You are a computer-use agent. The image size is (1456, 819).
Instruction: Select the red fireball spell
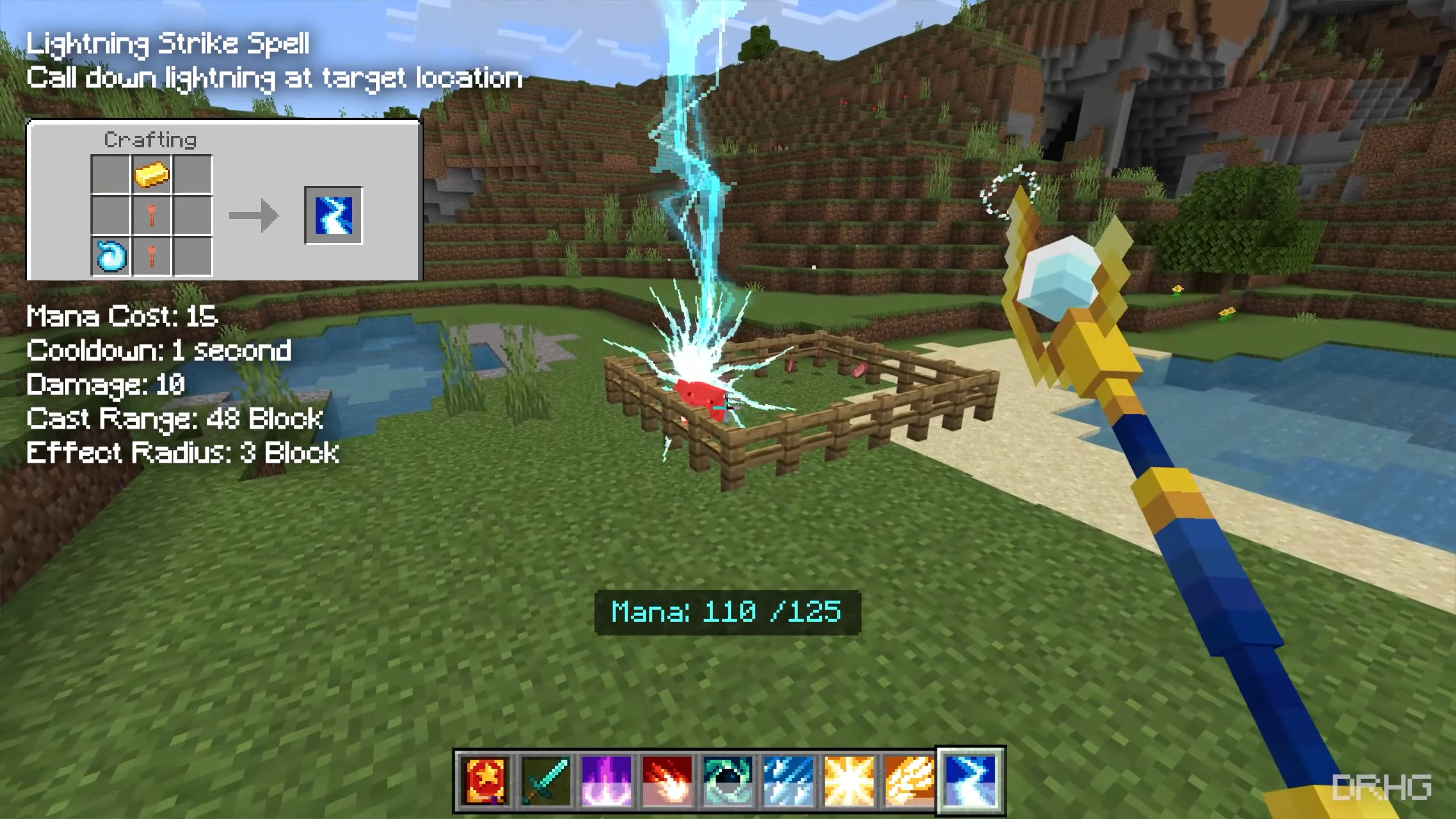tap(667, 781)
